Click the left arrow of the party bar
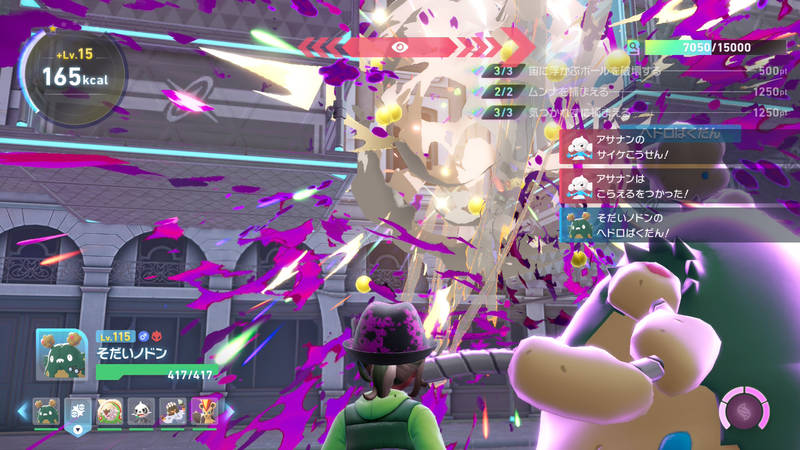Screen dimensions: 800x450 pos(22,411)
